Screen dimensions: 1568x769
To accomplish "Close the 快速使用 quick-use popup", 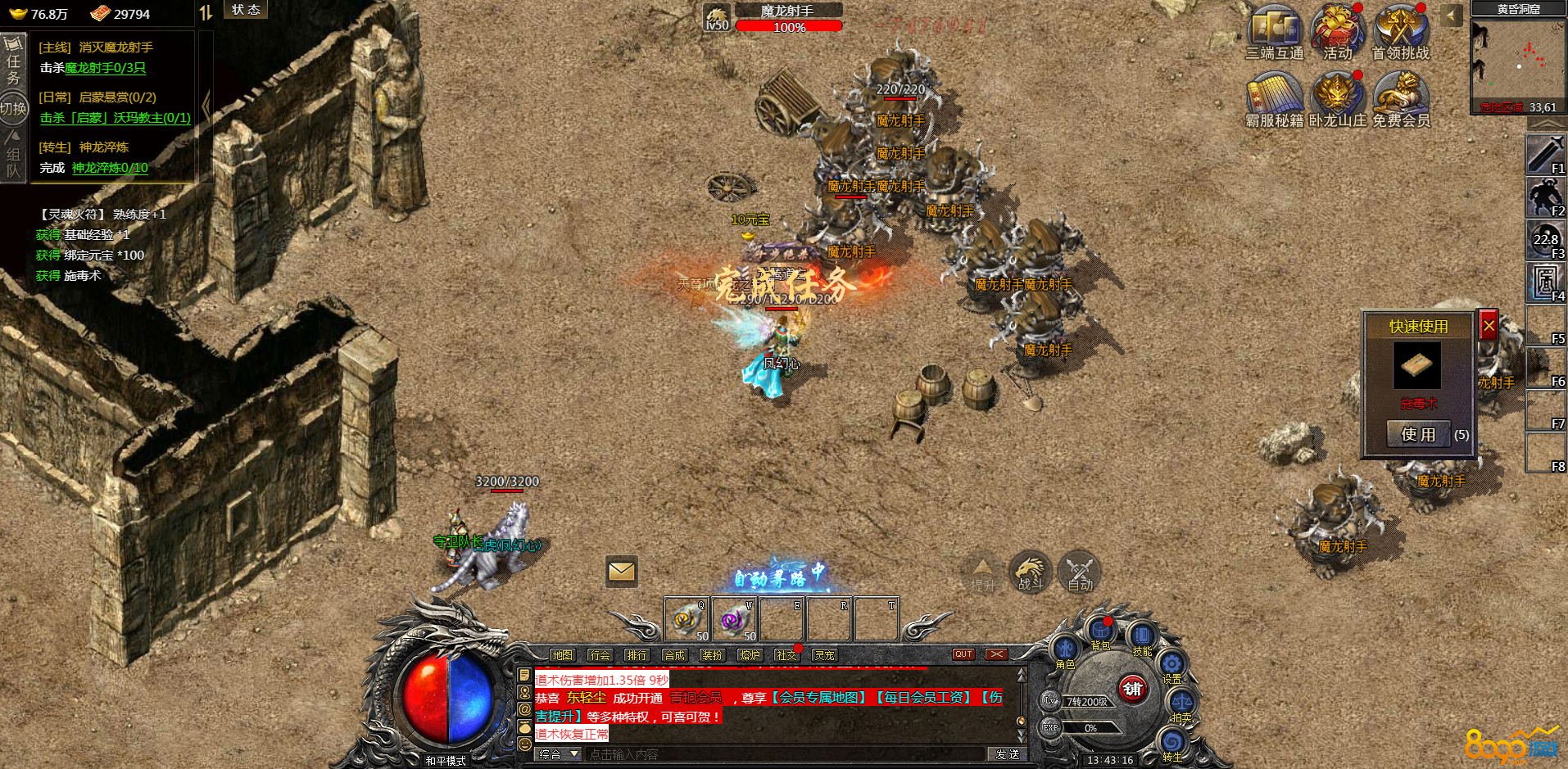I will pos(1489,326).
